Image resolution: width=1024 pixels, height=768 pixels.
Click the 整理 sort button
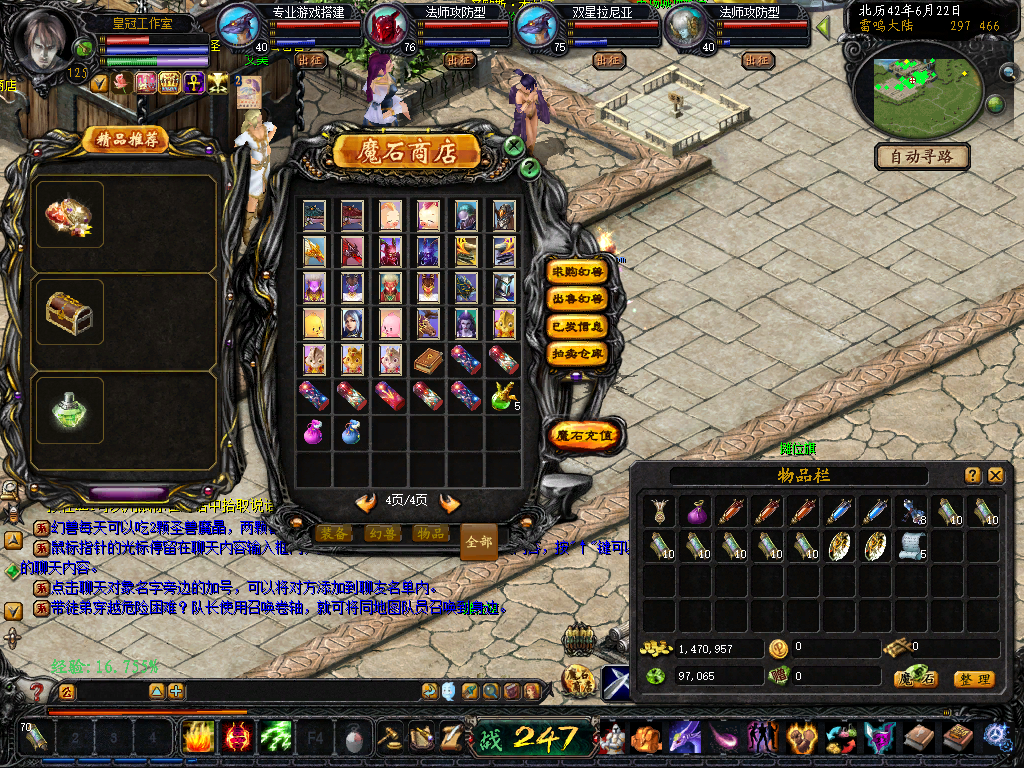973,679
